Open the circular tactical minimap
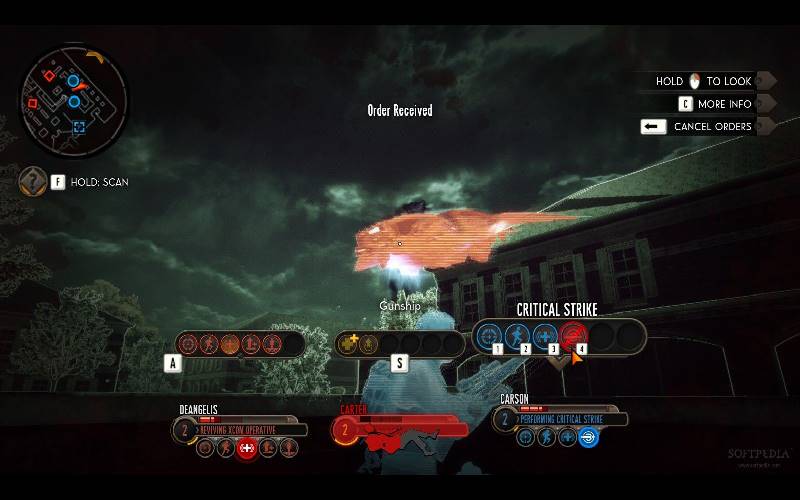The image size is (800, 500). point(72,96)
